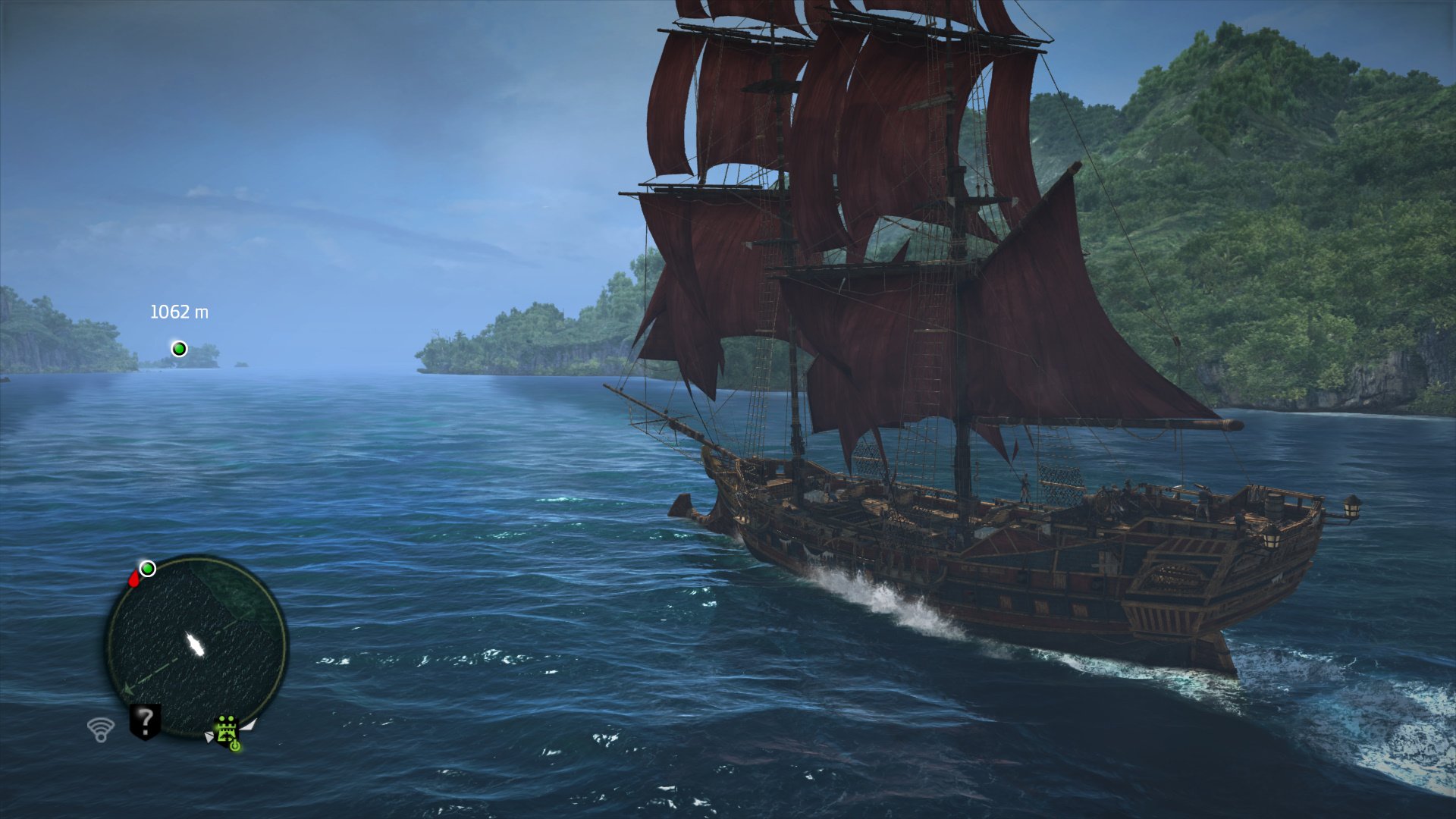This screenshot has height=819, width=1456.
Task: Click the white ship marker on the minimap
Action: 196,645
